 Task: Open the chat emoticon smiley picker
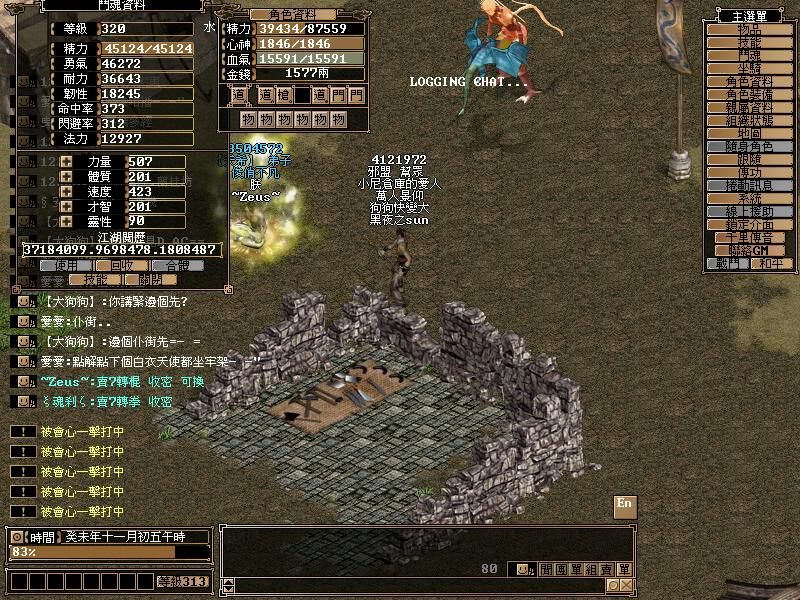click(x=523, y=569)
